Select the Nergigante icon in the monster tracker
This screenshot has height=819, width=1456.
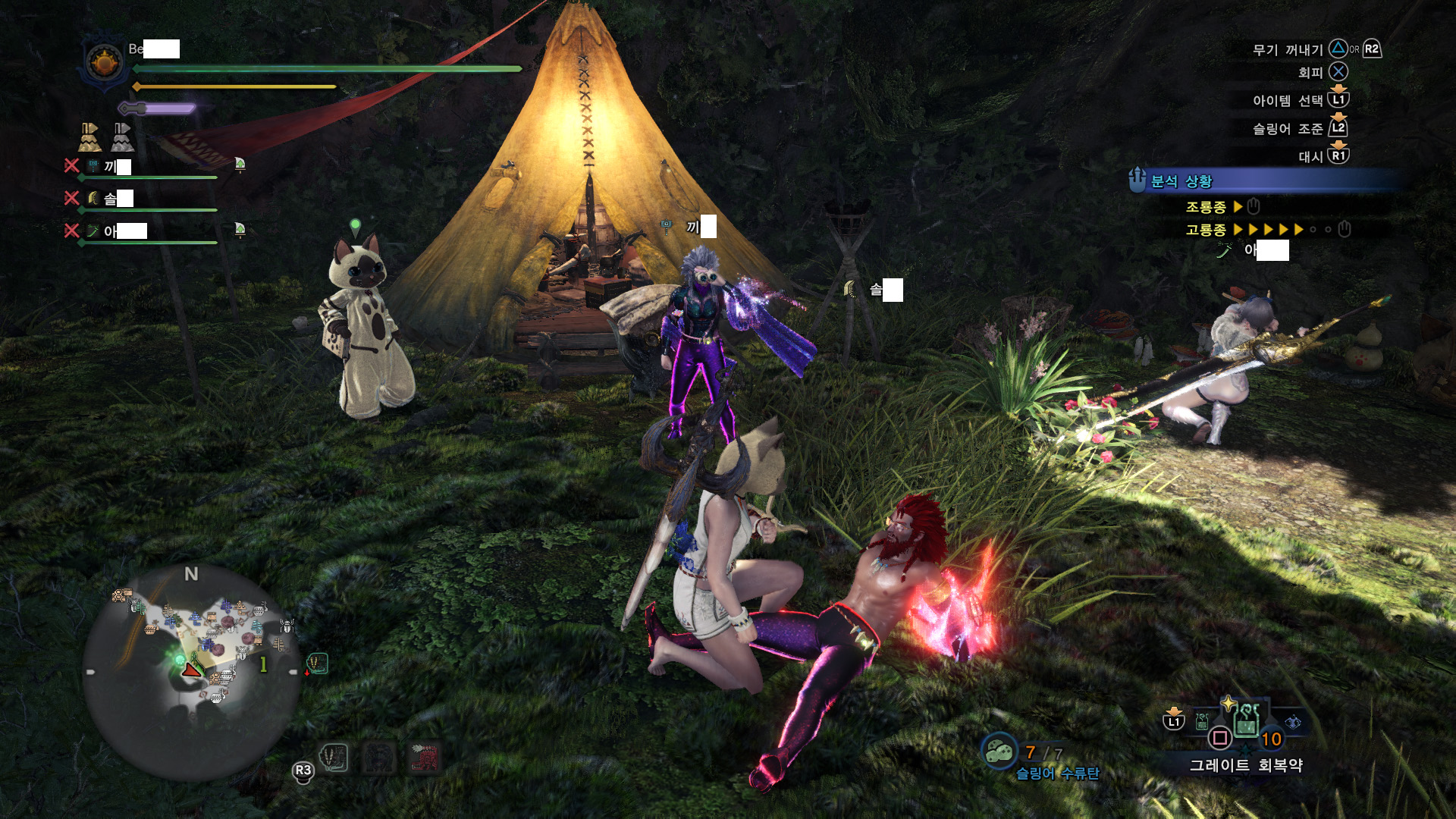point(334,757)
